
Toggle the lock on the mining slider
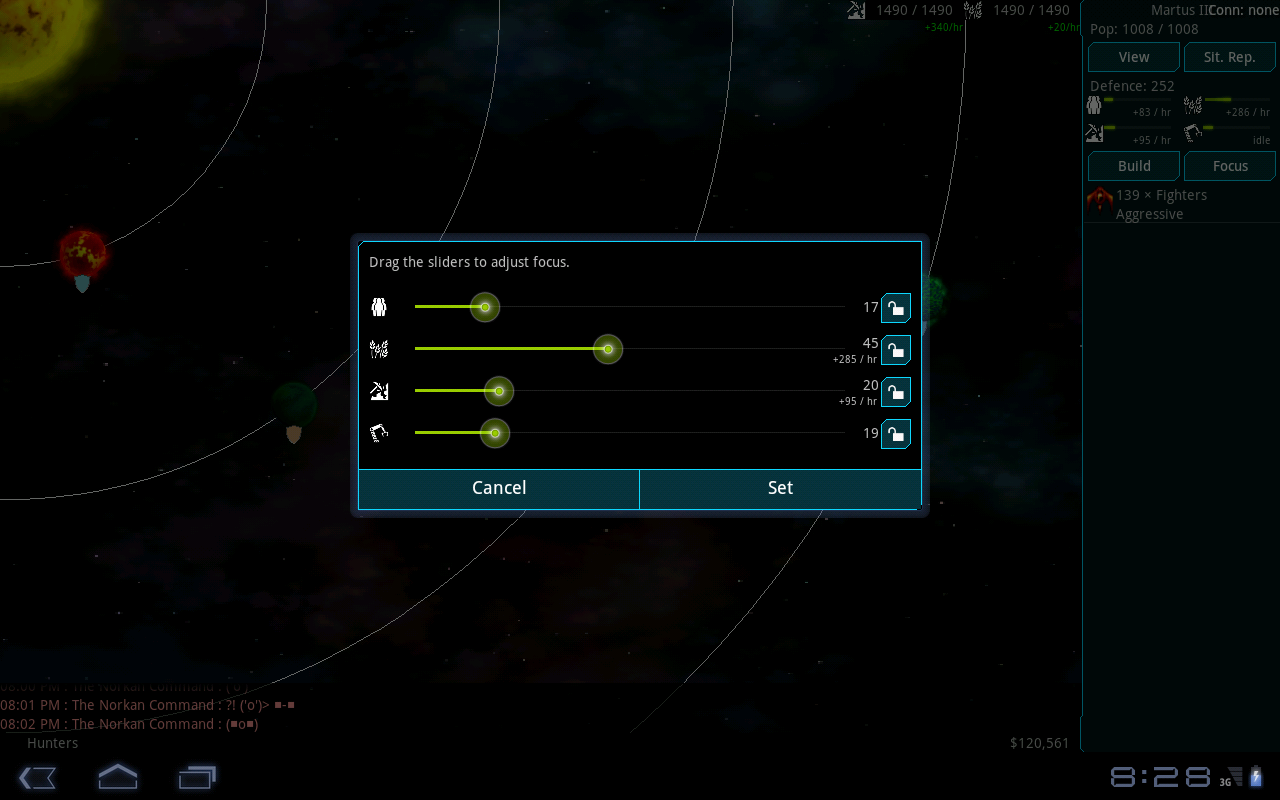(x=895, y=392)
